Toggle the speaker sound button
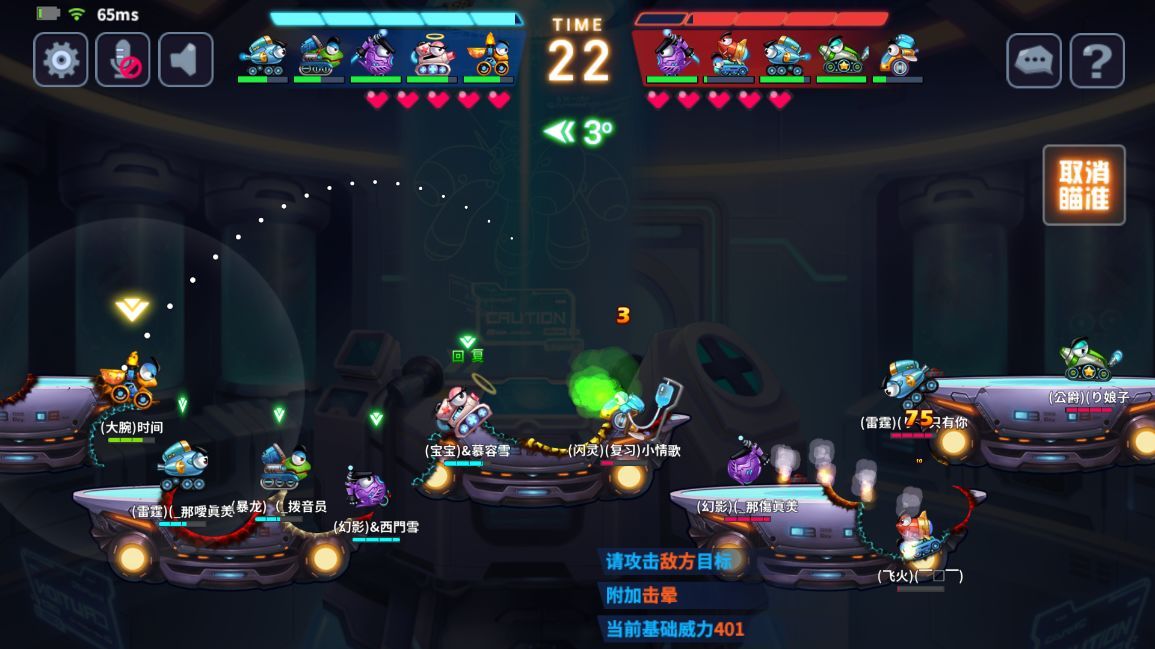The height and width of the screenshot is (649, 1155). pyautogui.click(x=185, y=60)
